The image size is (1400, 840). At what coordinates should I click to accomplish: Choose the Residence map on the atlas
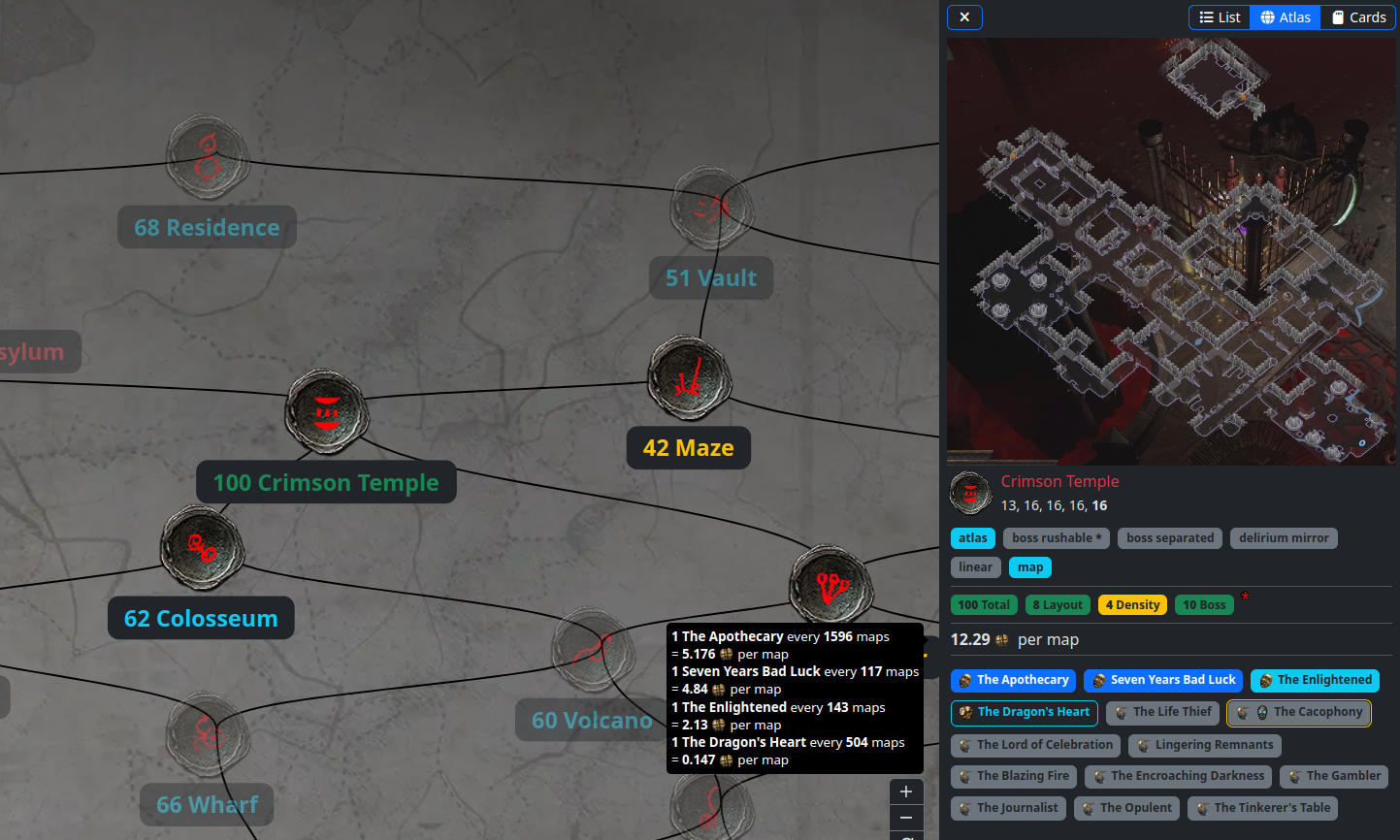point(208,158)
